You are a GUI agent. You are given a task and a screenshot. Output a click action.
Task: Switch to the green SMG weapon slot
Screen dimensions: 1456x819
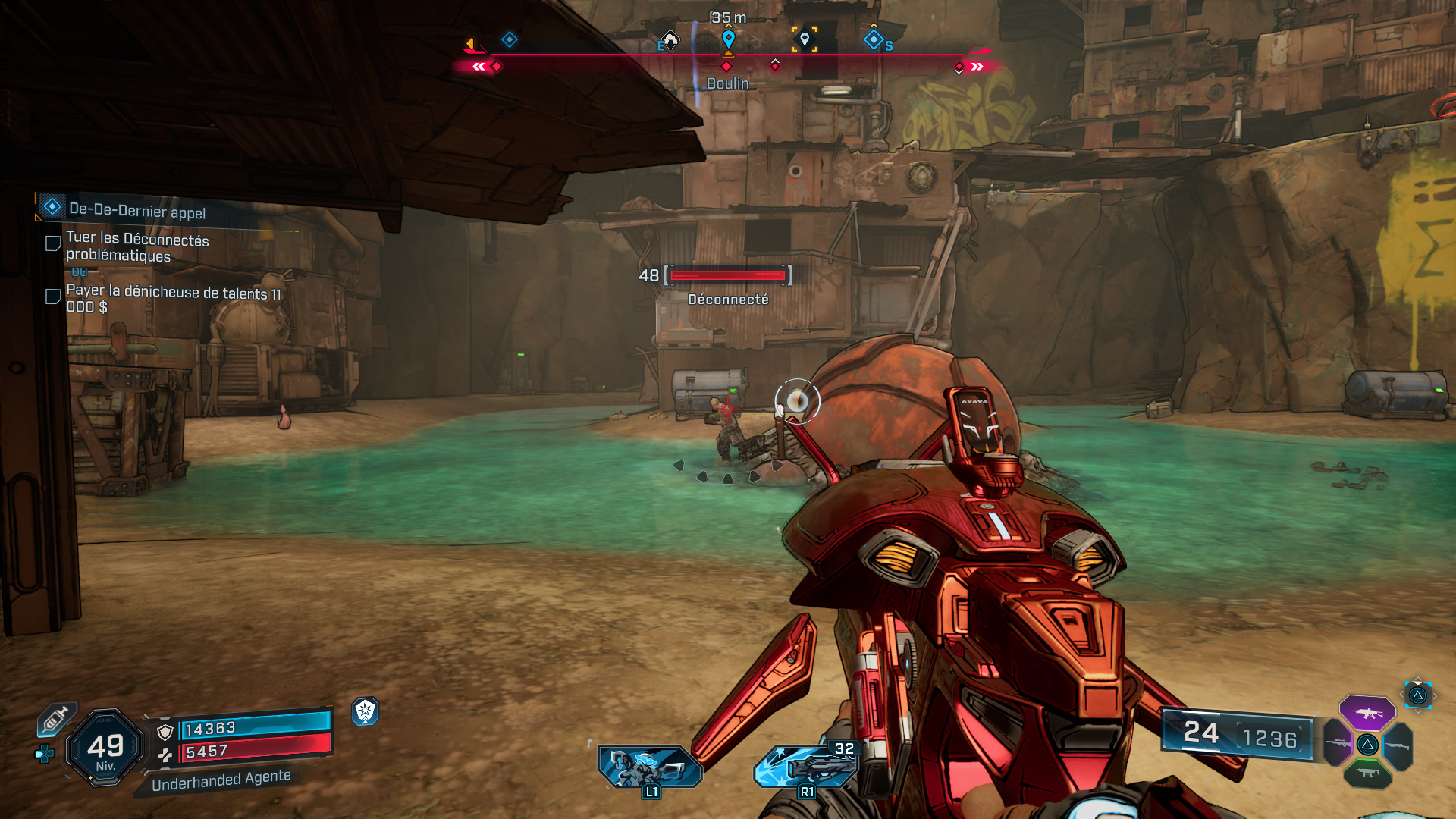pyautogui.click(x=1367, y=773)
